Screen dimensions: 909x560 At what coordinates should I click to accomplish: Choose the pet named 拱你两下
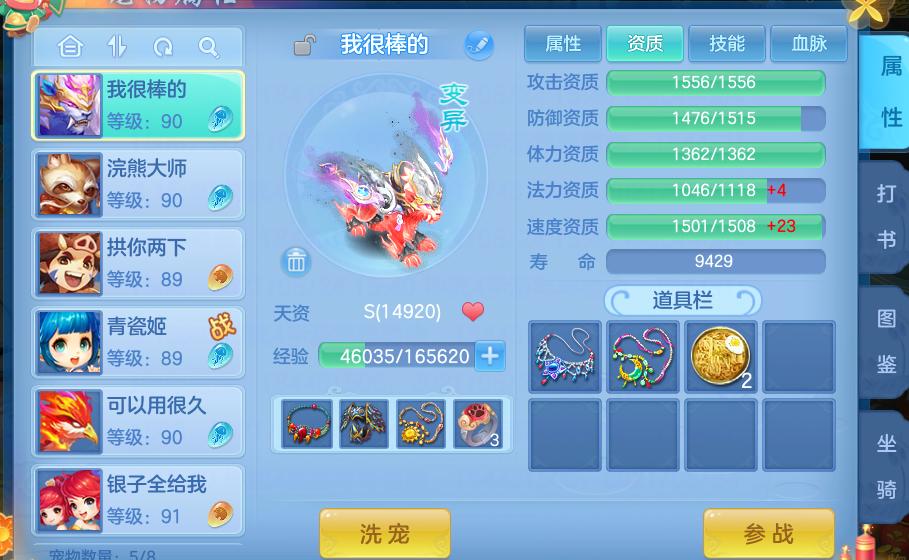pos(138,262)
